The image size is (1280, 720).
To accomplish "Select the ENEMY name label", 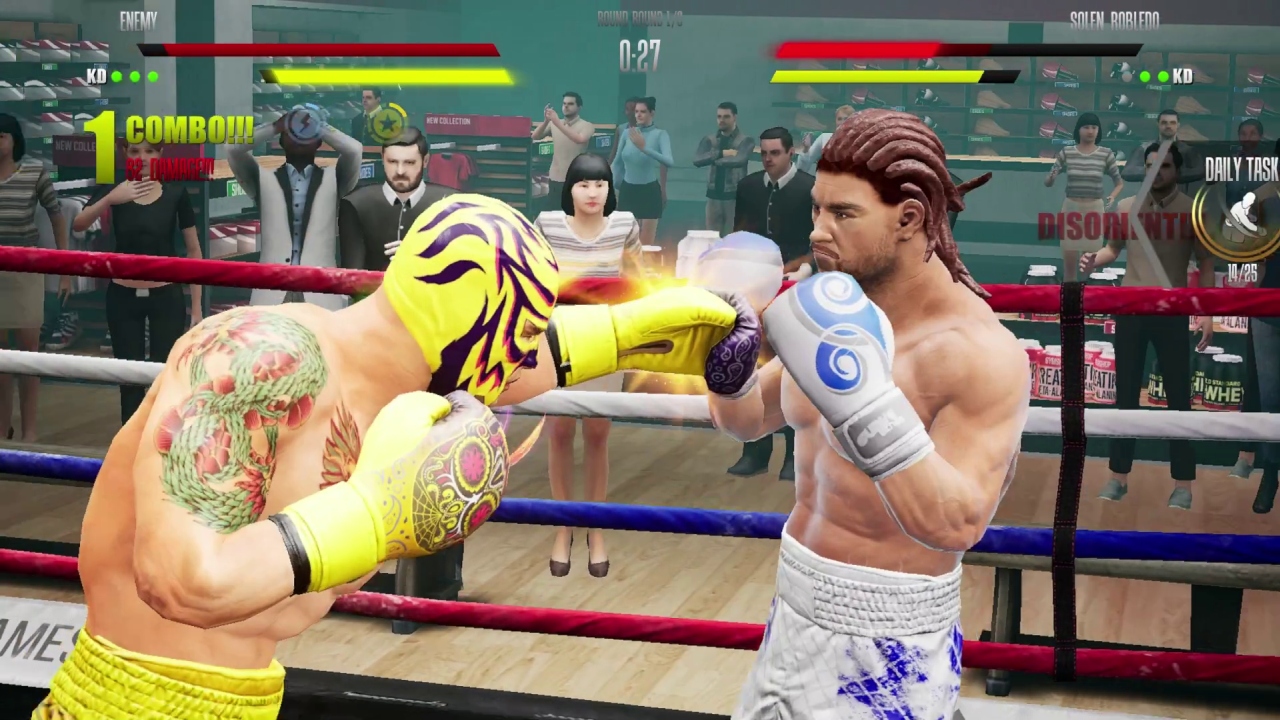I will click(137, 20).
